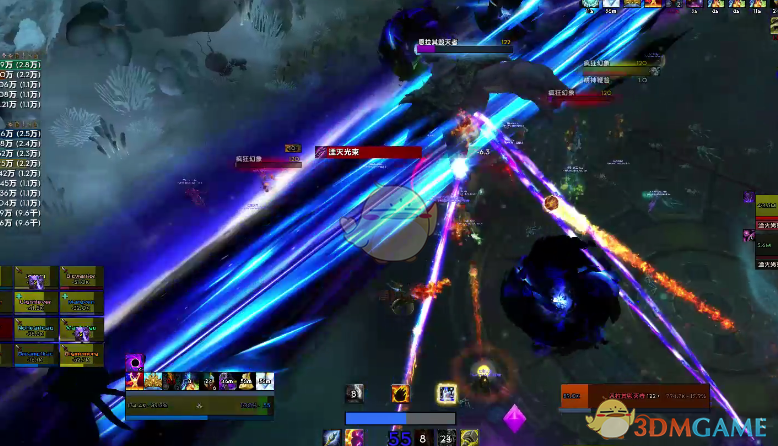Use the feather blade ability icon

point(332,437)
